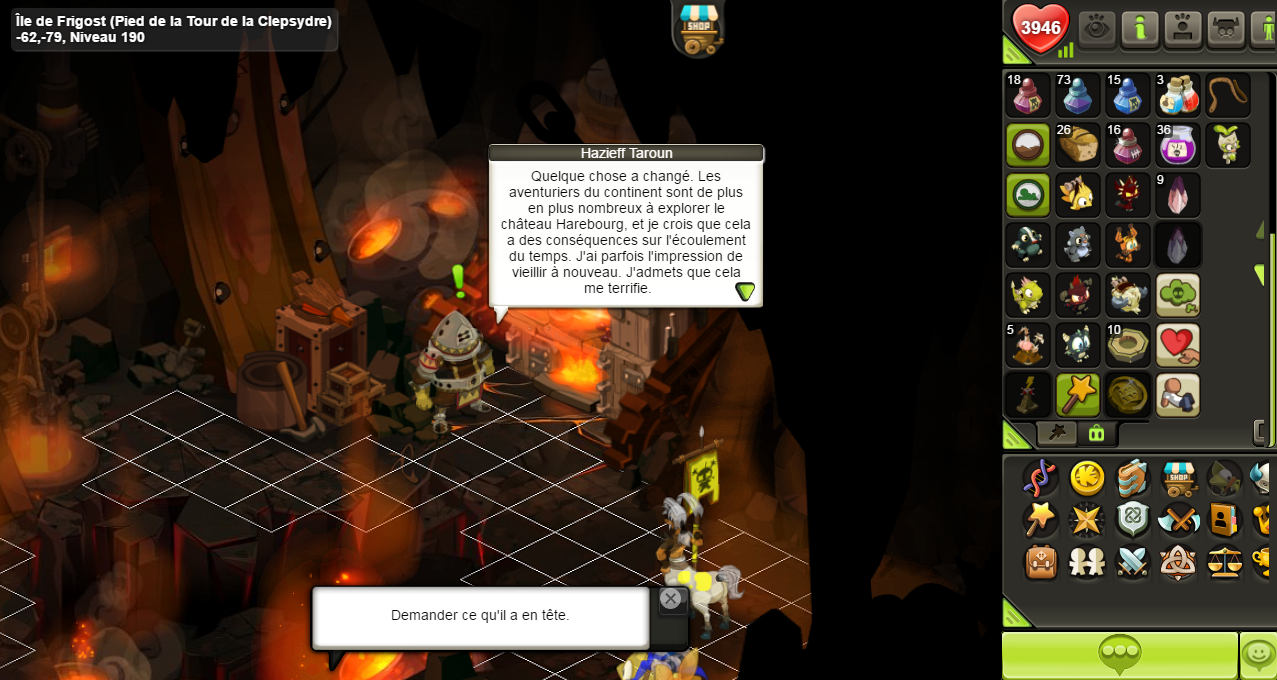The height and width of the screenshot is (680, 1277).
Task: Click the red heart health button
Action: (1040, 28)
